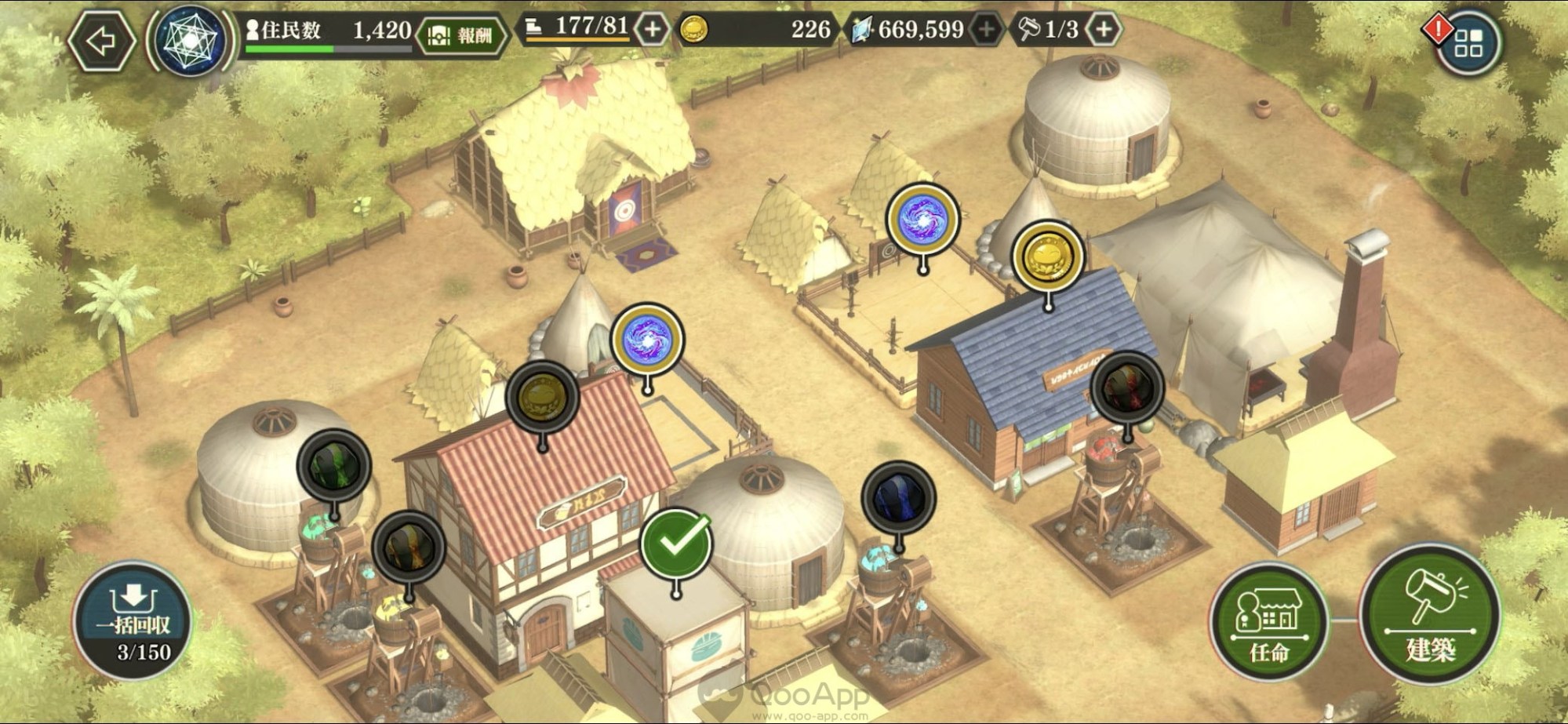Add builders with plus beside 1/3

click(x=1103, y=30)
